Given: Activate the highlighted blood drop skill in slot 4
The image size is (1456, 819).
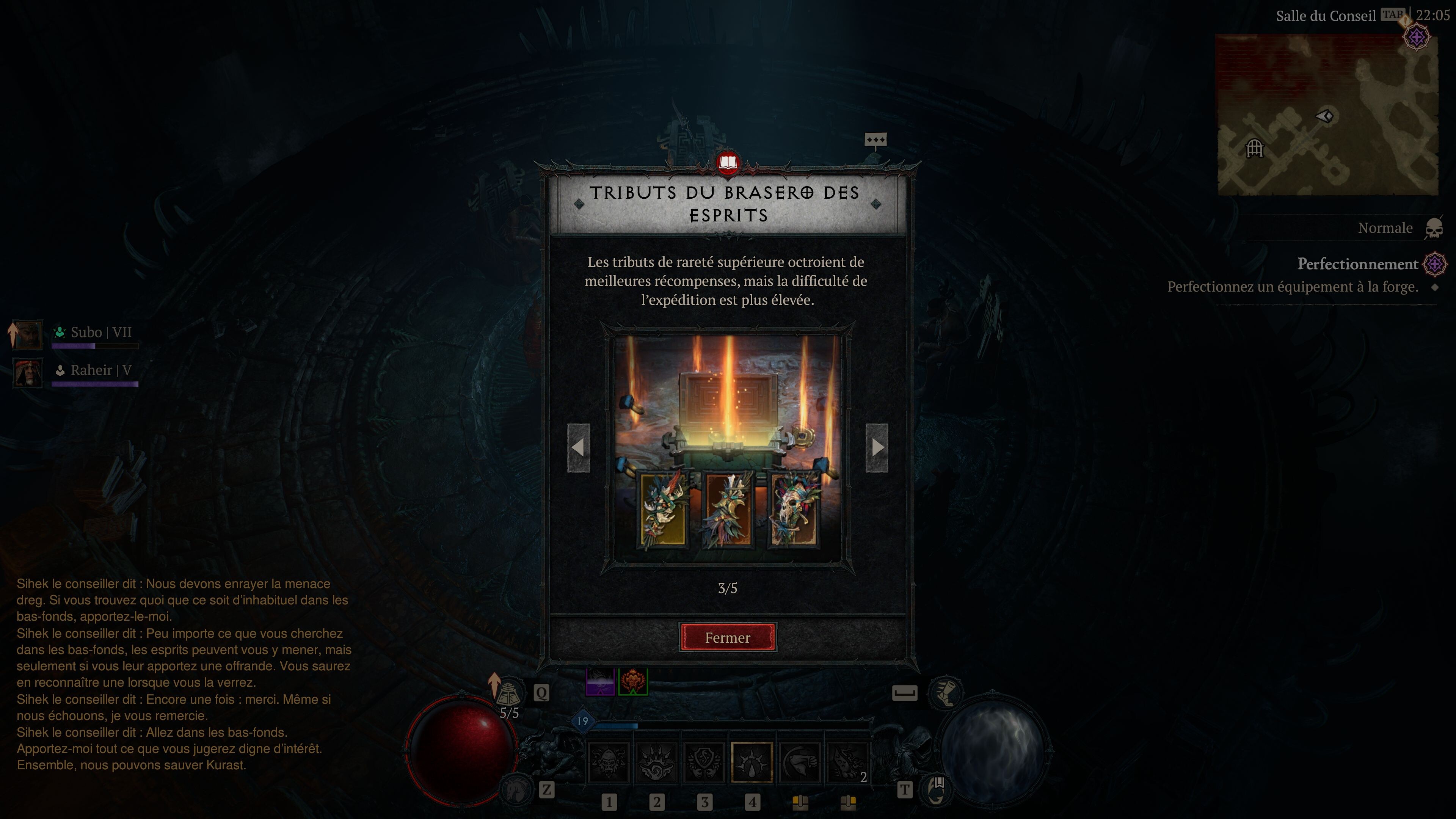Looking at the screenshot, I should coord(752,761).
